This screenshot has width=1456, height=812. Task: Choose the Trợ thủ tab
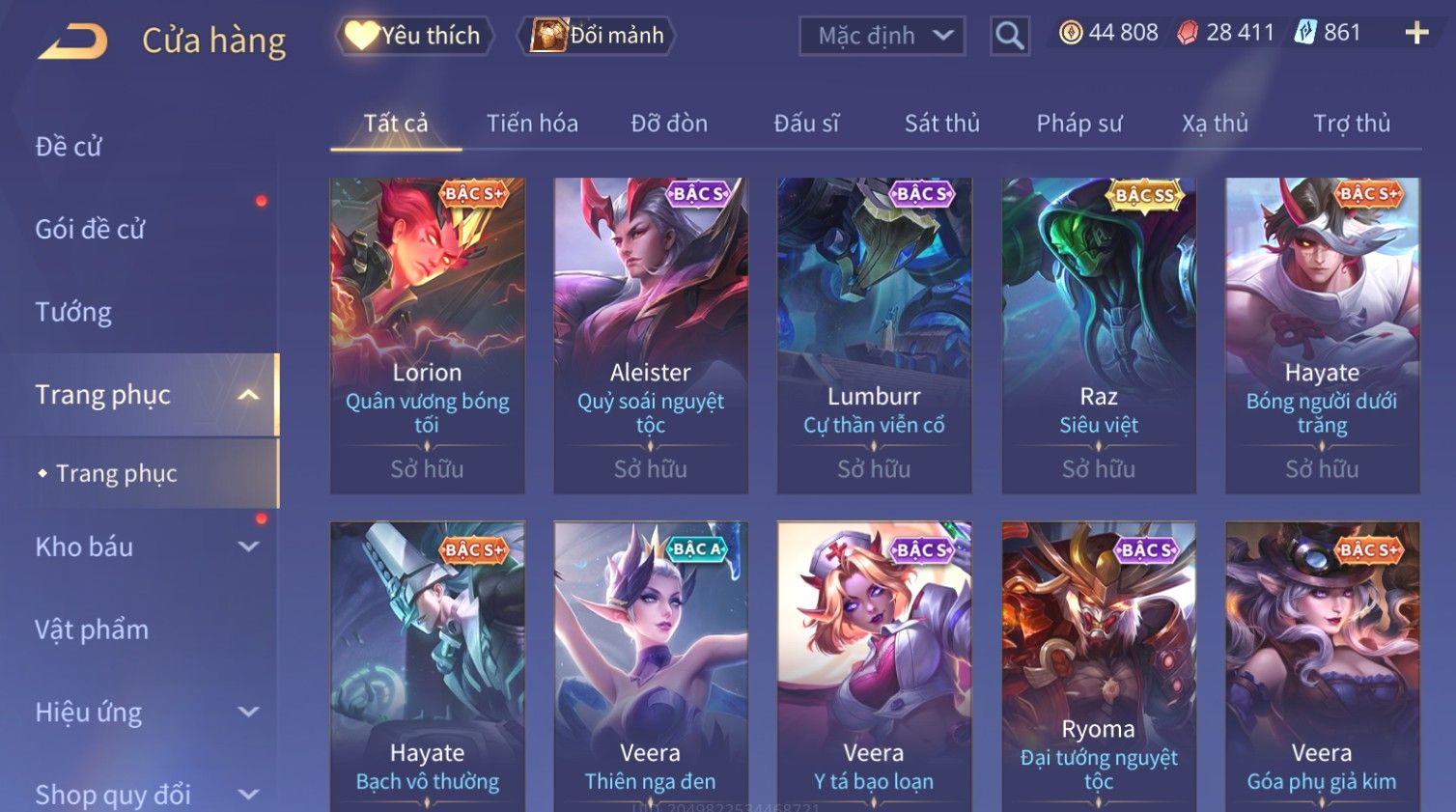click(1351, 124)
